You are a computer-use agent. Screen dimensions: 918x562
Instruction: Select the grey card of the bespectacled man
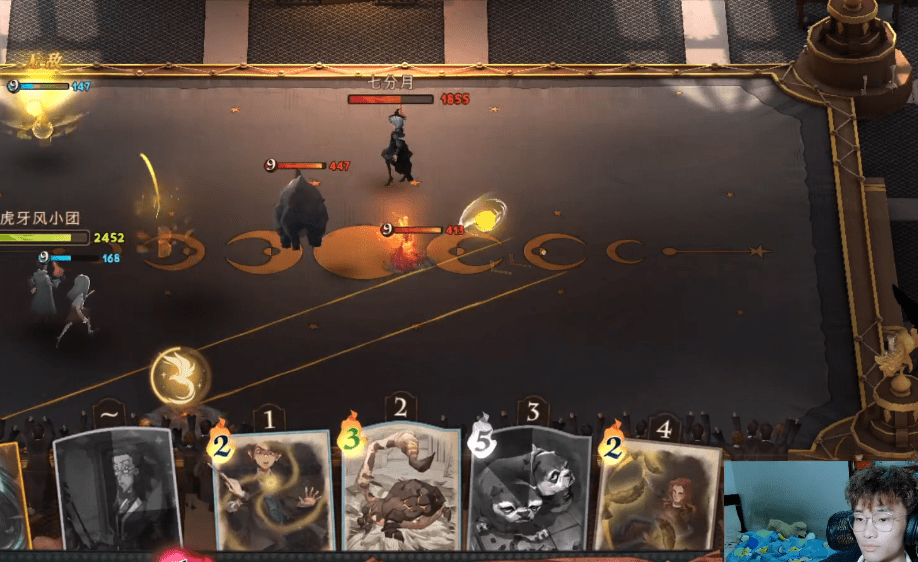coord(119,490)
